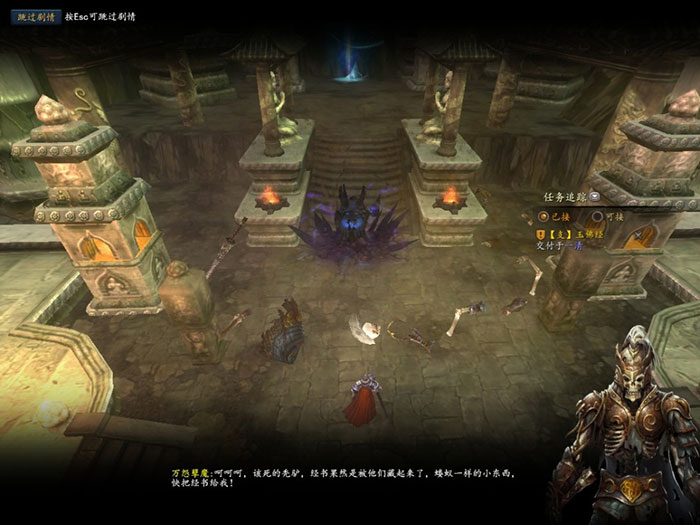Collapse the 任务追踪 quest tracker arrow
The image size is (700, 525).
595,197
